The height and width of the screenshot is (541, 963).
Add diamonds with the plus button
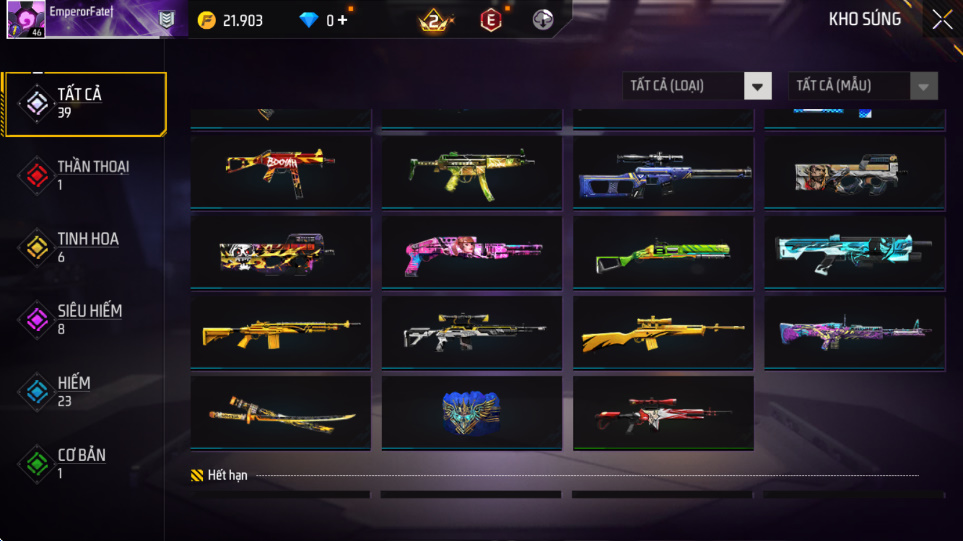click(343, 20)
